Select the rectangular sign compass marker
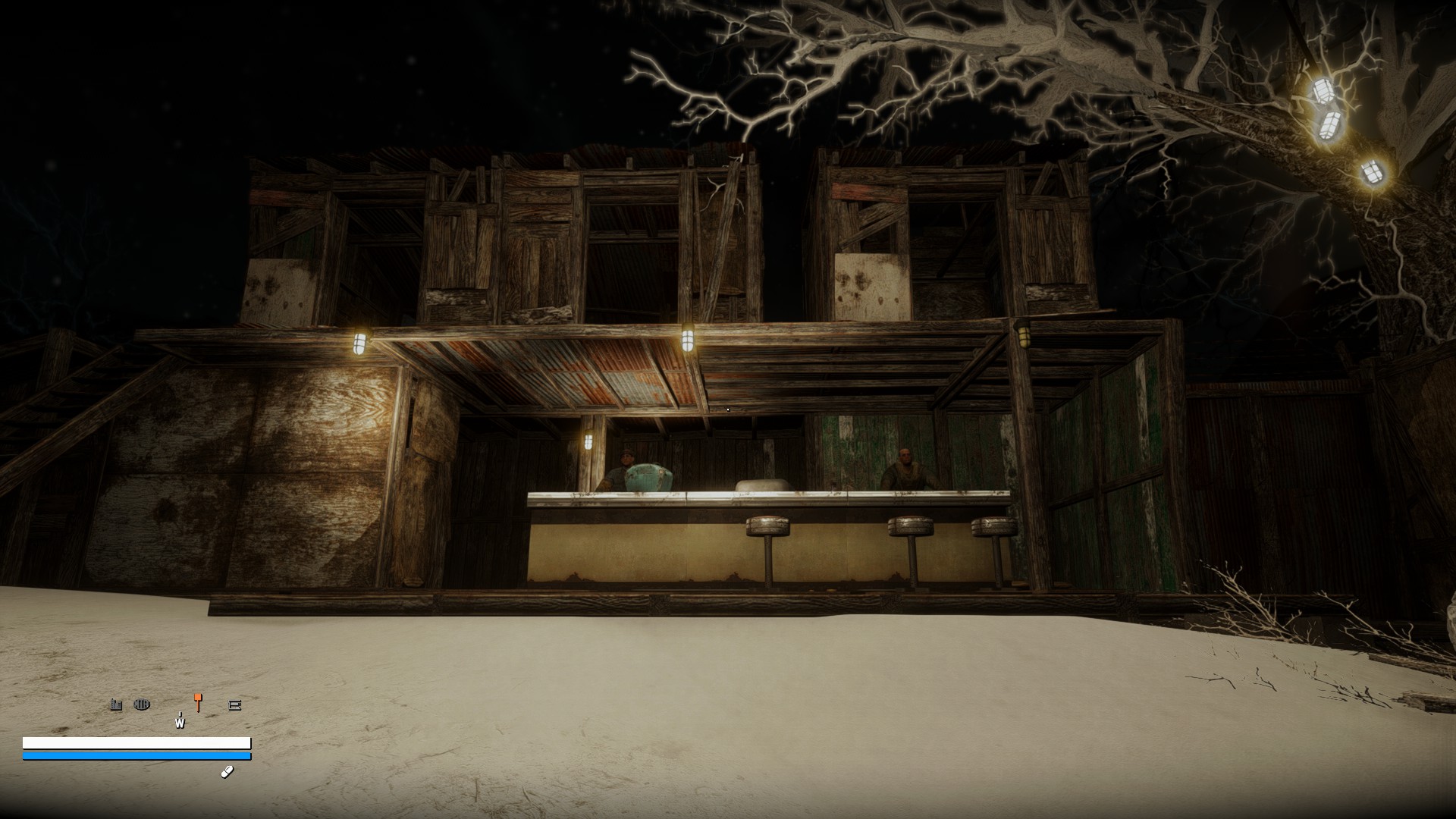The width and height of the screenshot is (1456, 819). click(x=234, y=705)
